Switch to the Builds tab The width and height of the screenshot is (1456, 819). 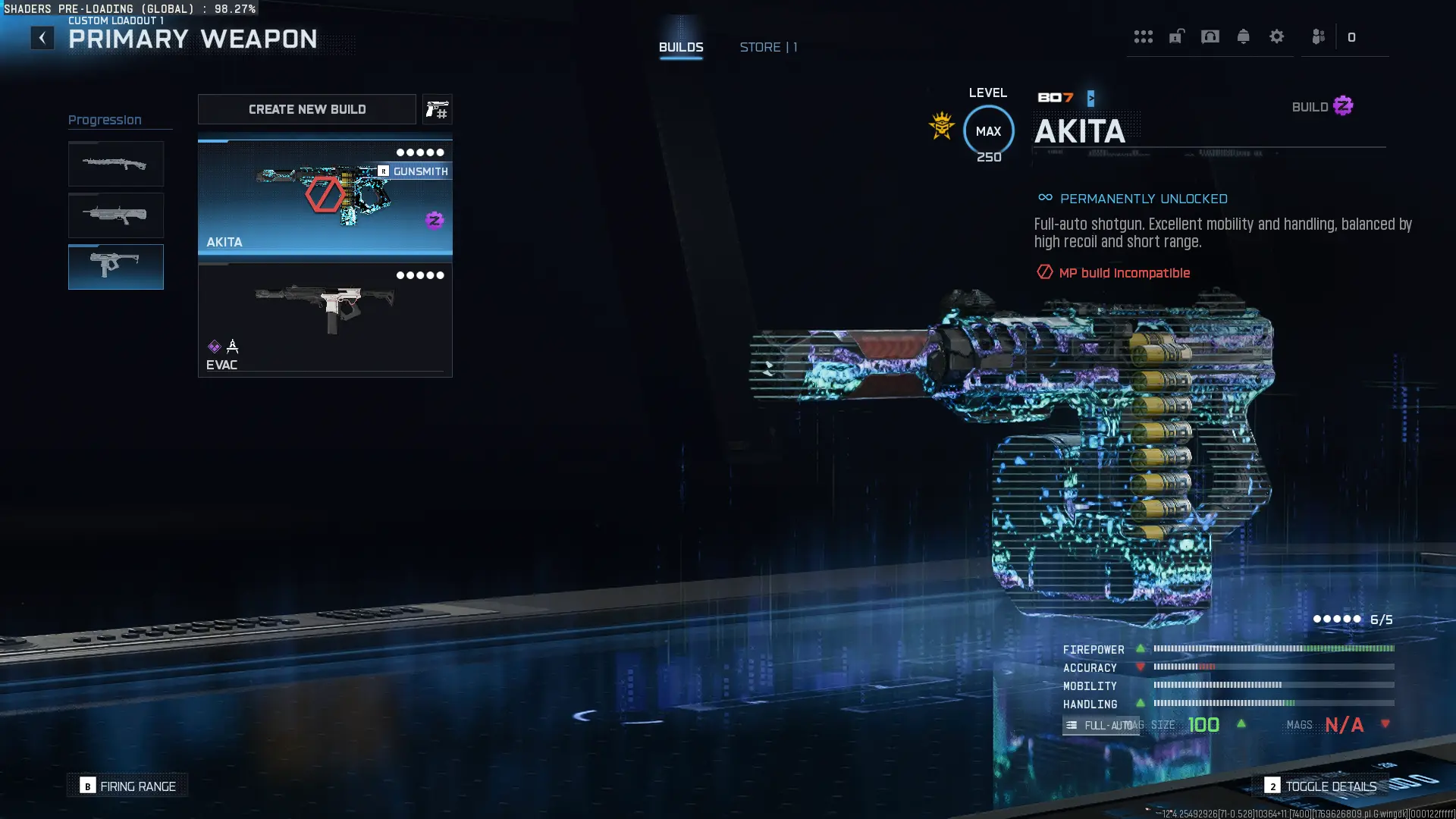coord(681,46)
